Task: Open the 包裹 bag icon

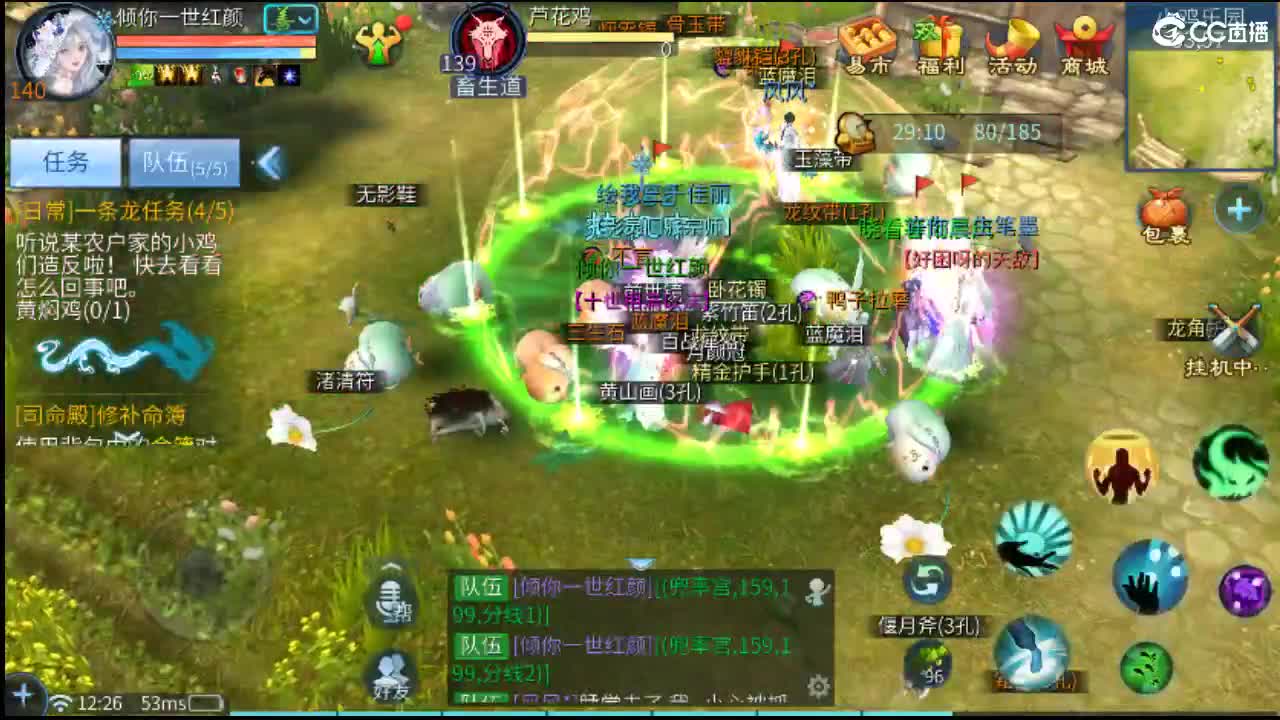Action: pyautogui.click(x=1163, y=210)
